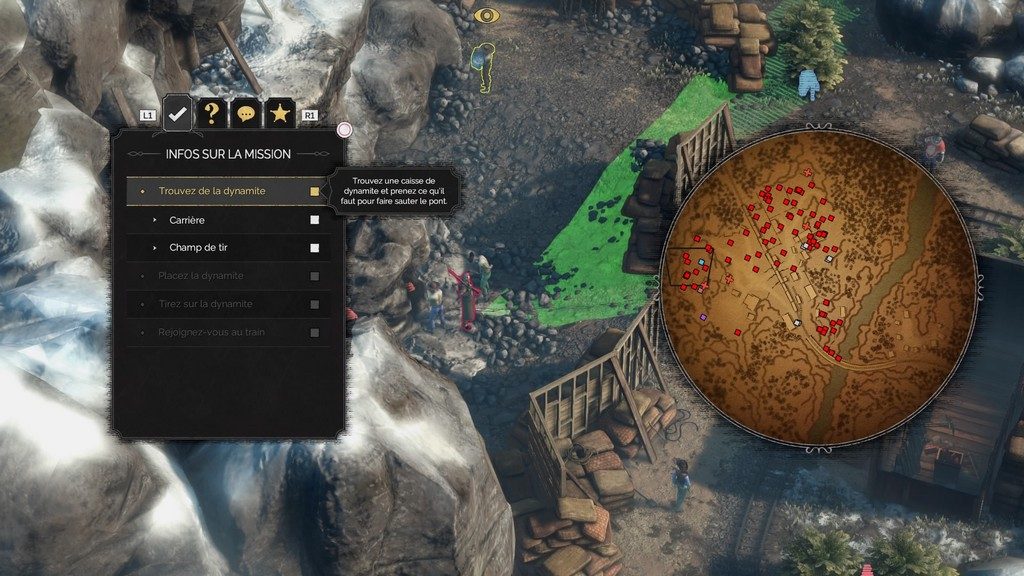The width and height of the screenshot is (1024, 576).
Task: Switch to the question mark hints tab
Action: click(211, 114)
